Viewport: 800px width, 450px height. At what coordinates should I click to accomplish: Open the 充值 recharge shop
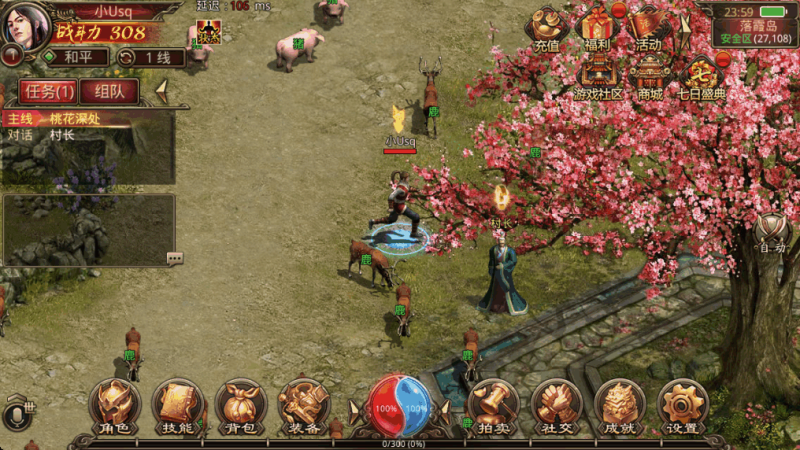(x=547, y=27)
